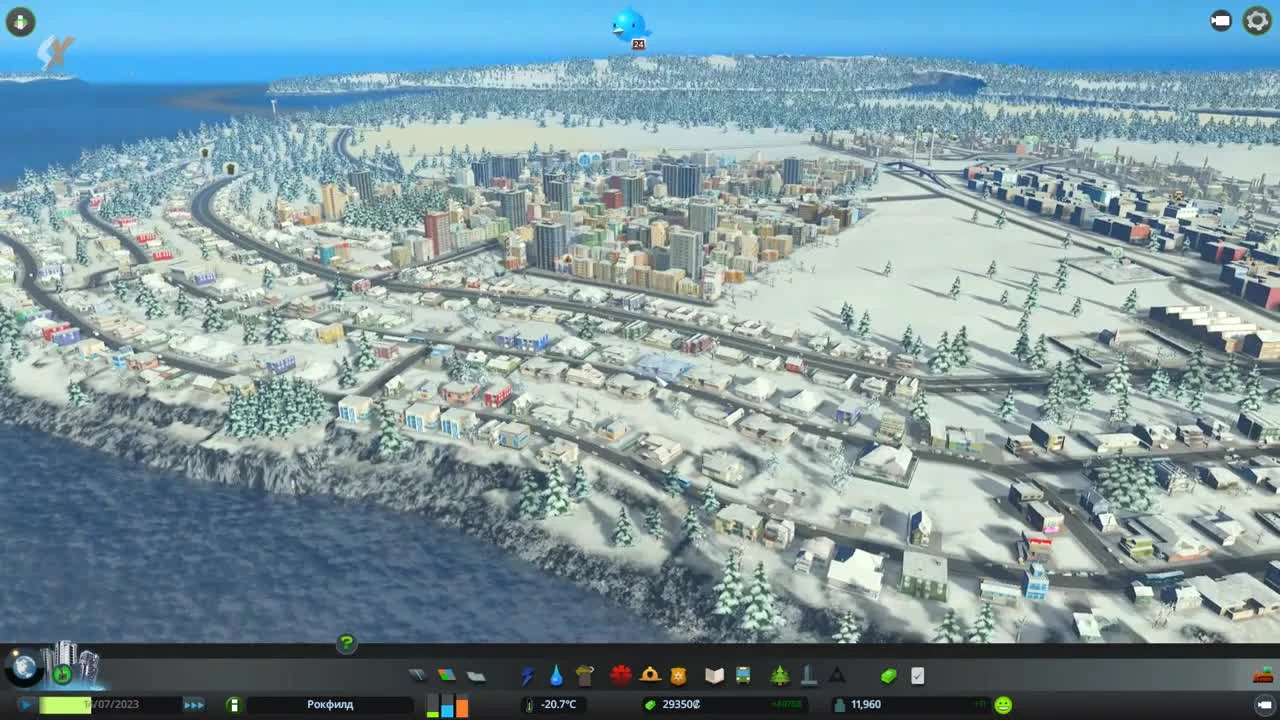
Task: Open the police services menu
Action: point(680,676)
